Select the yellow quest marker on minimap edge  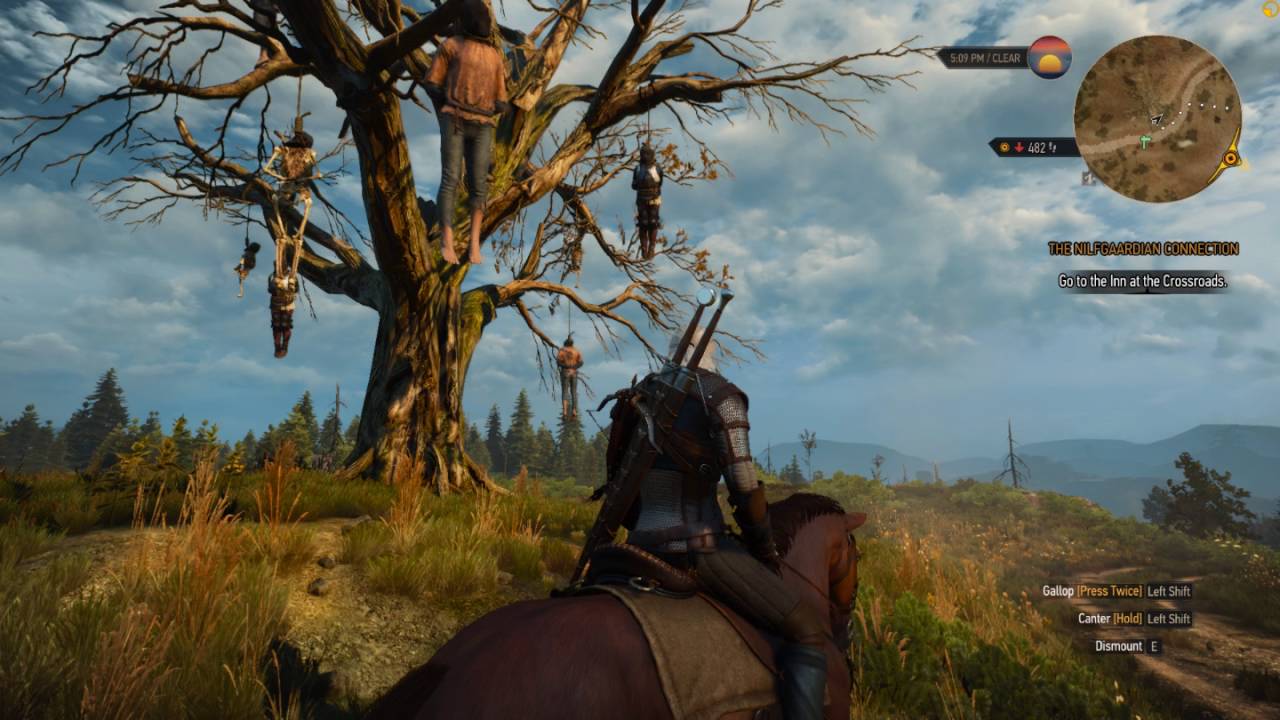1231,158
